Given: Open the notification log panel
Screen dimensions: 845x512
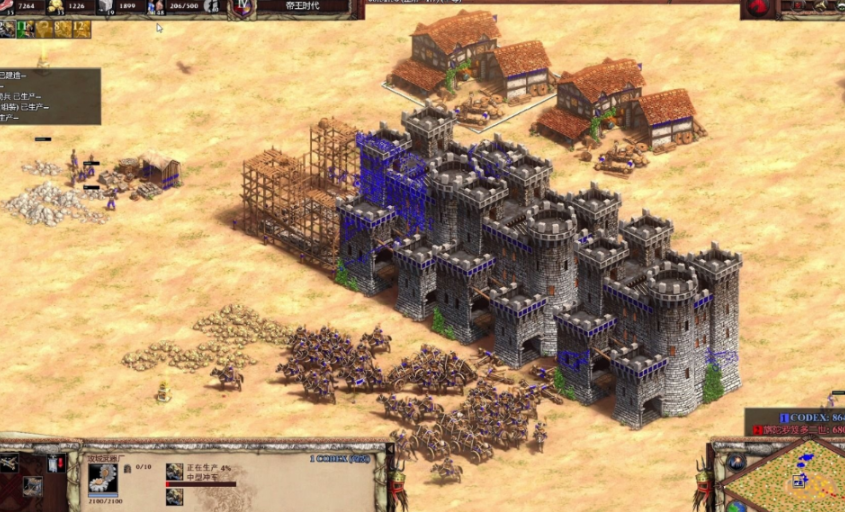Looking at the screenshot, I should (x=50, y=96).
